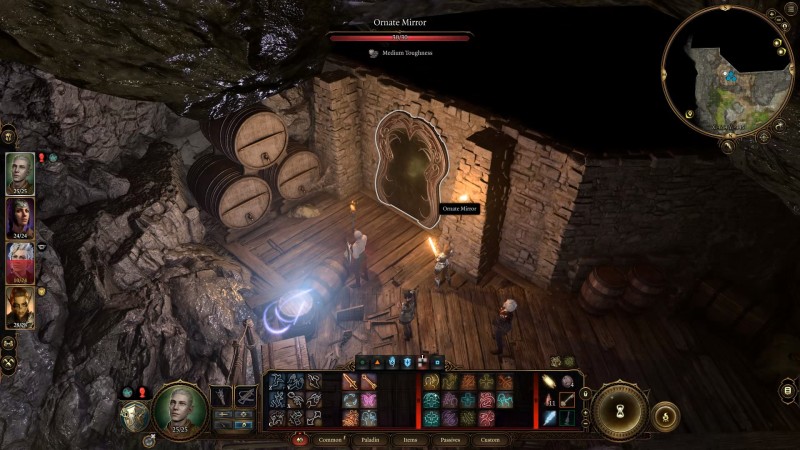Switch to the Custom hotbar tab
The image size is (800, 450).
tap(490, 439)
